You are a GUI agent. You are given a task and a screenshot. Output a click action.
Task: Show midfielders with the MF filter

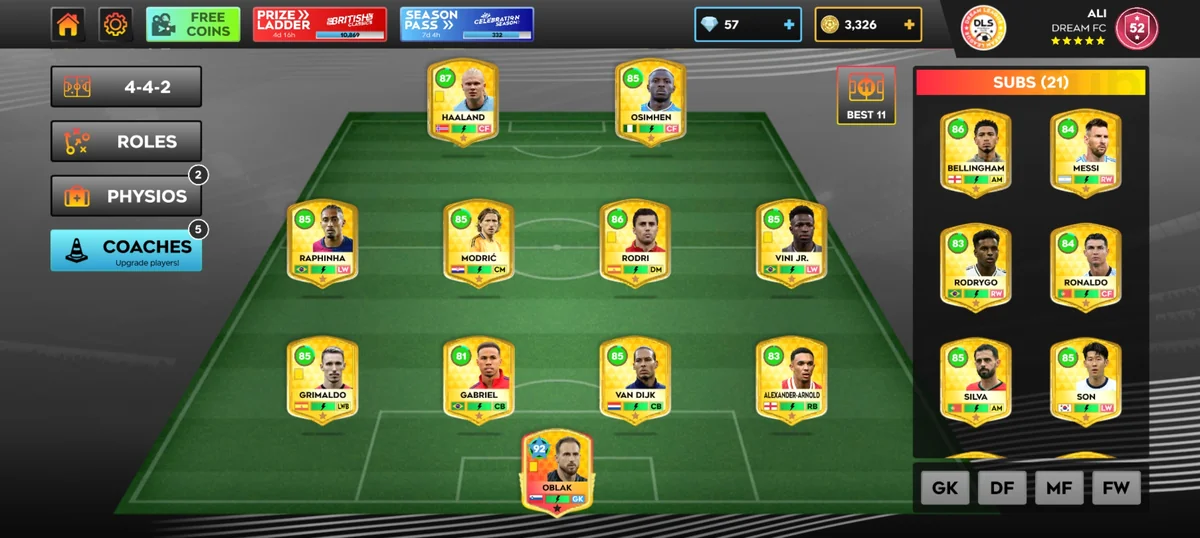point(1059,488)
